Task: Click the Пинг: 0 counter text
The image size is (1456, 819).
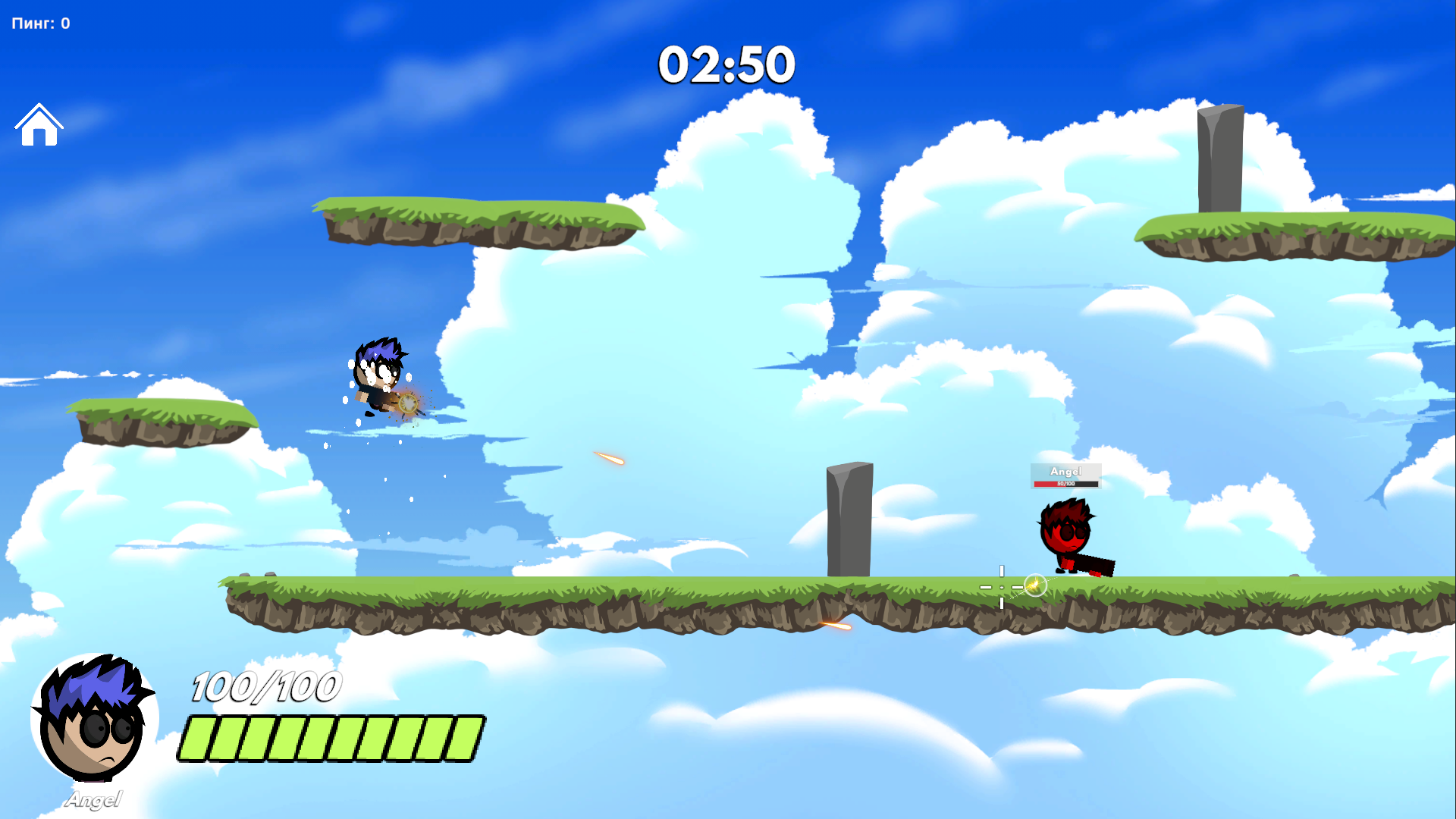Action: [x=39, y=23]
